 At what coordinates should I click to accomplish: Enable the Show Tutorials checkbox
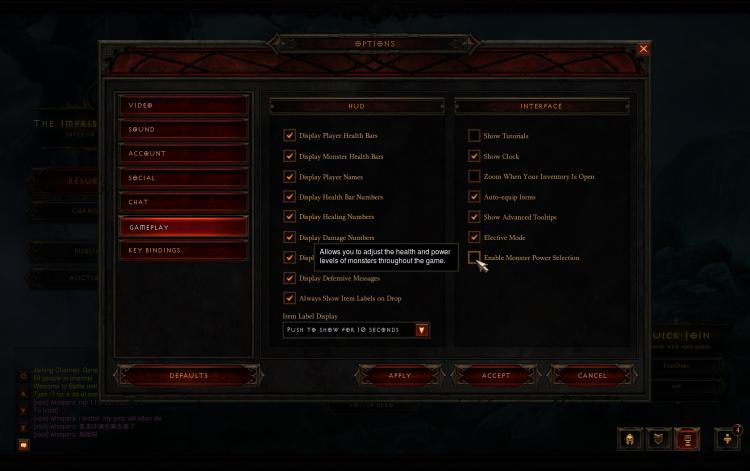pyautogui.click(x=474, y=135)
